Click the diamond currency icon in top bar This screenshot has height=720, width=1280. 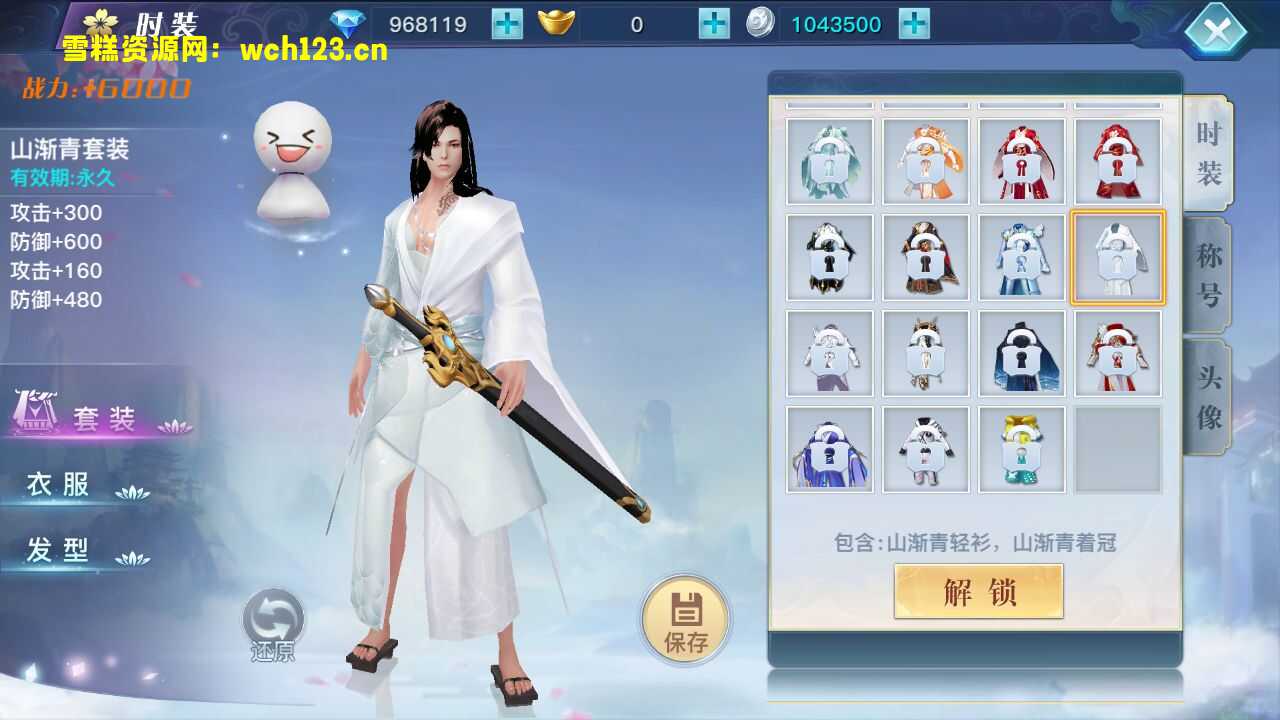347,23
